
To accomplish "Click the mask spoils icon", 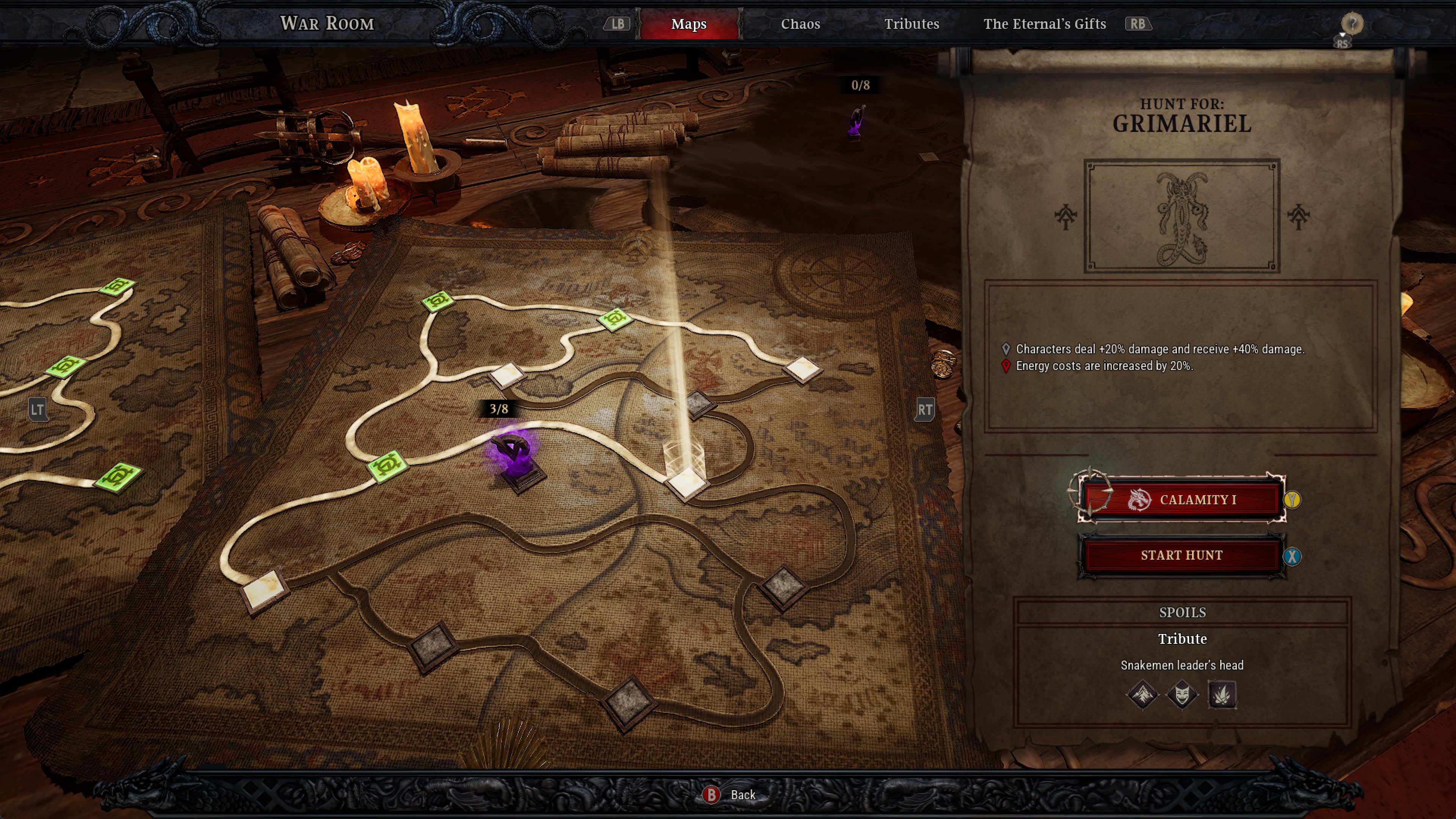I will pos(1182,693).
